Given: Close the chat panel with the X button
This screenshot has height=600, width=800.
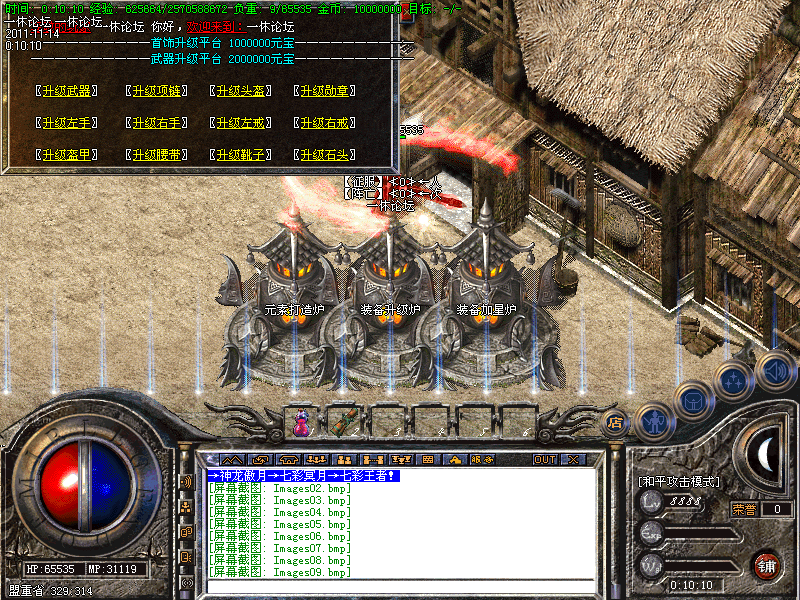Looking at the screenshot, I should pyautogui.click(x=573, y=460).
